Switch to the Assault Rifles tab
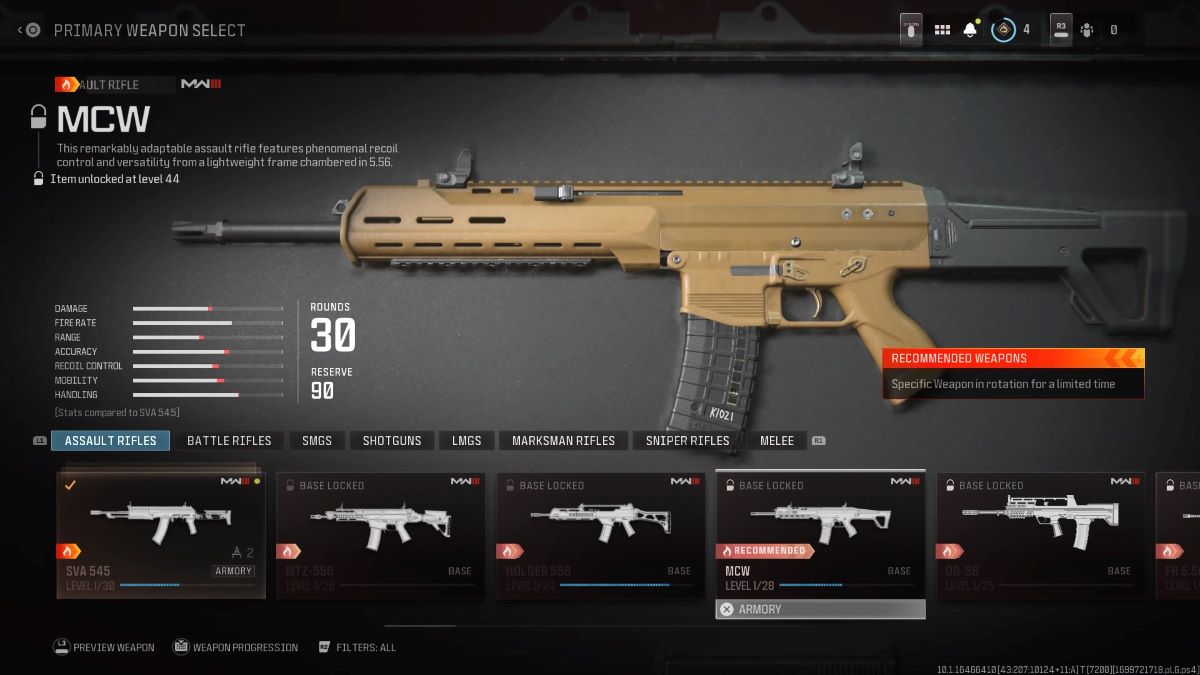Image resolution: width=1200 pixels, height=675 pixels. pyautogui.click(x=110, y=441)
